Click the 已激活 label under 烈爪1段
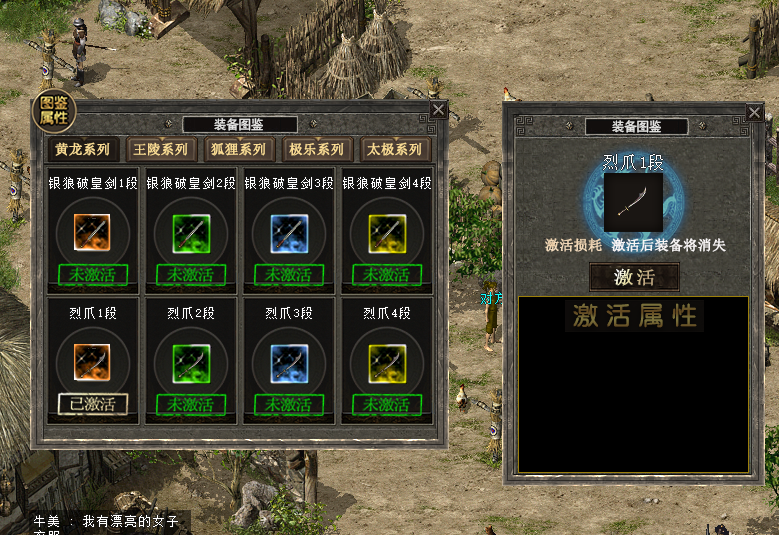This screenshot has height=535, width=779. click(x=93, y=404)
